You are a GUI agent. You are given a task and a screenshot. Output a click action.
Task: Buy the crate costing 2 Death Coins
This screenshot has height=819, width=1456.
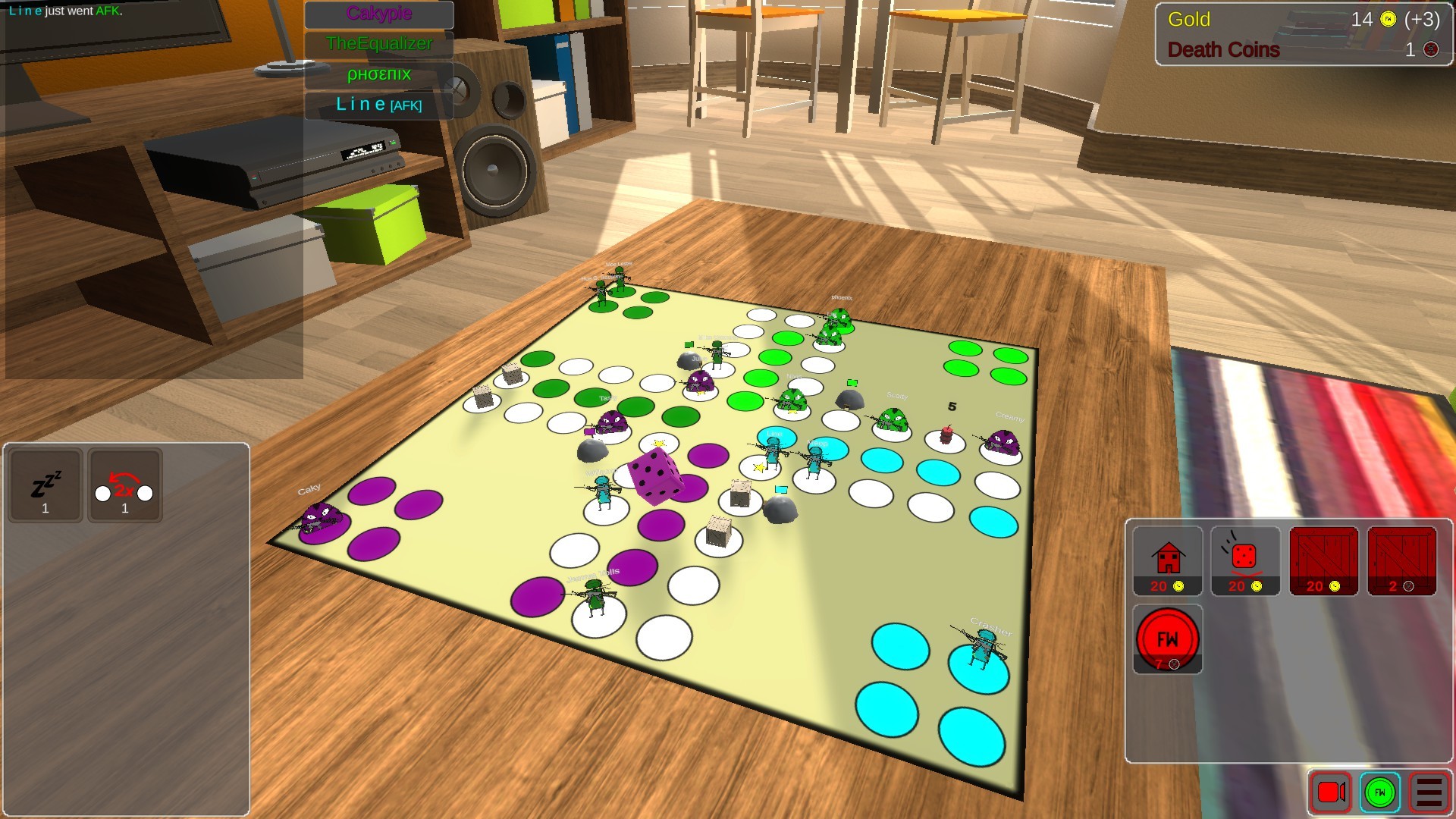coord(1402,561)
